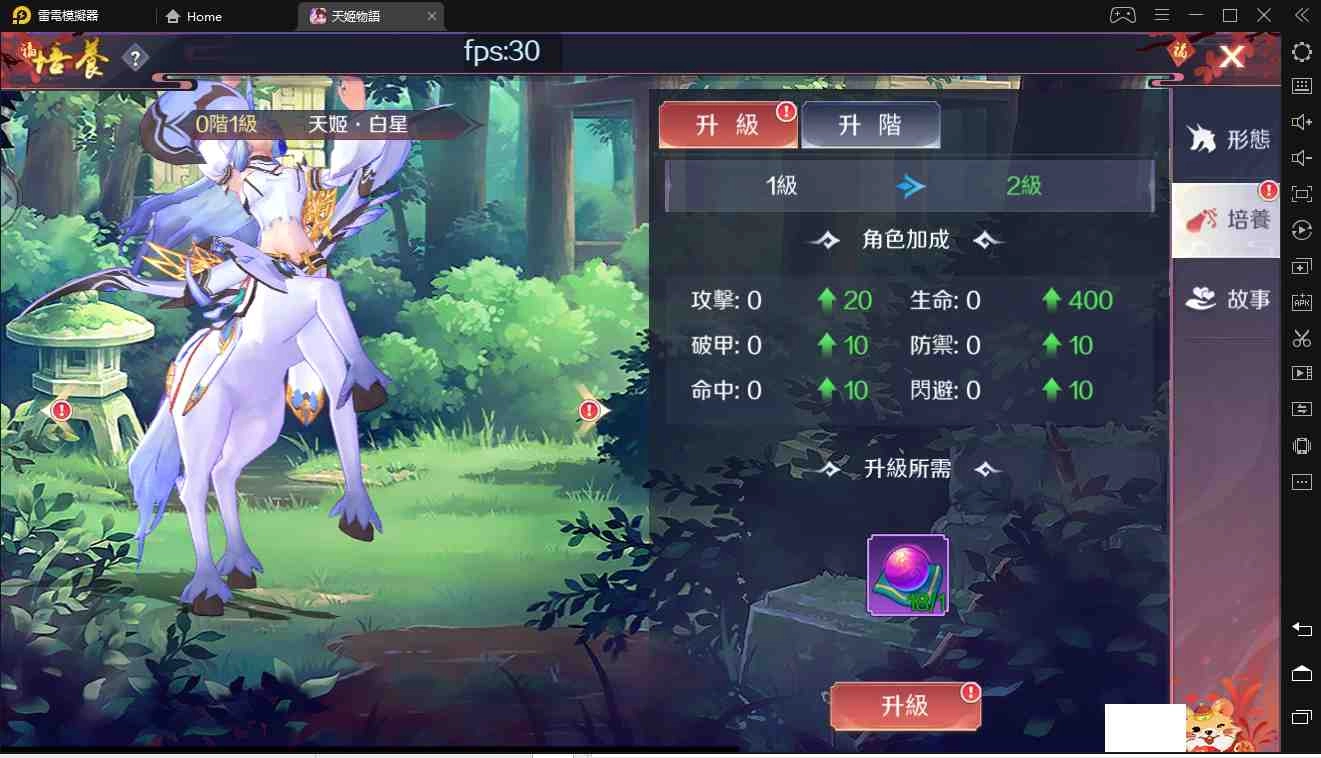Image resolution: width=1321 pixels, height=758 pixels.
Task: Collapse the emulator sidebar with double chevron
Action: [1300, 16]
